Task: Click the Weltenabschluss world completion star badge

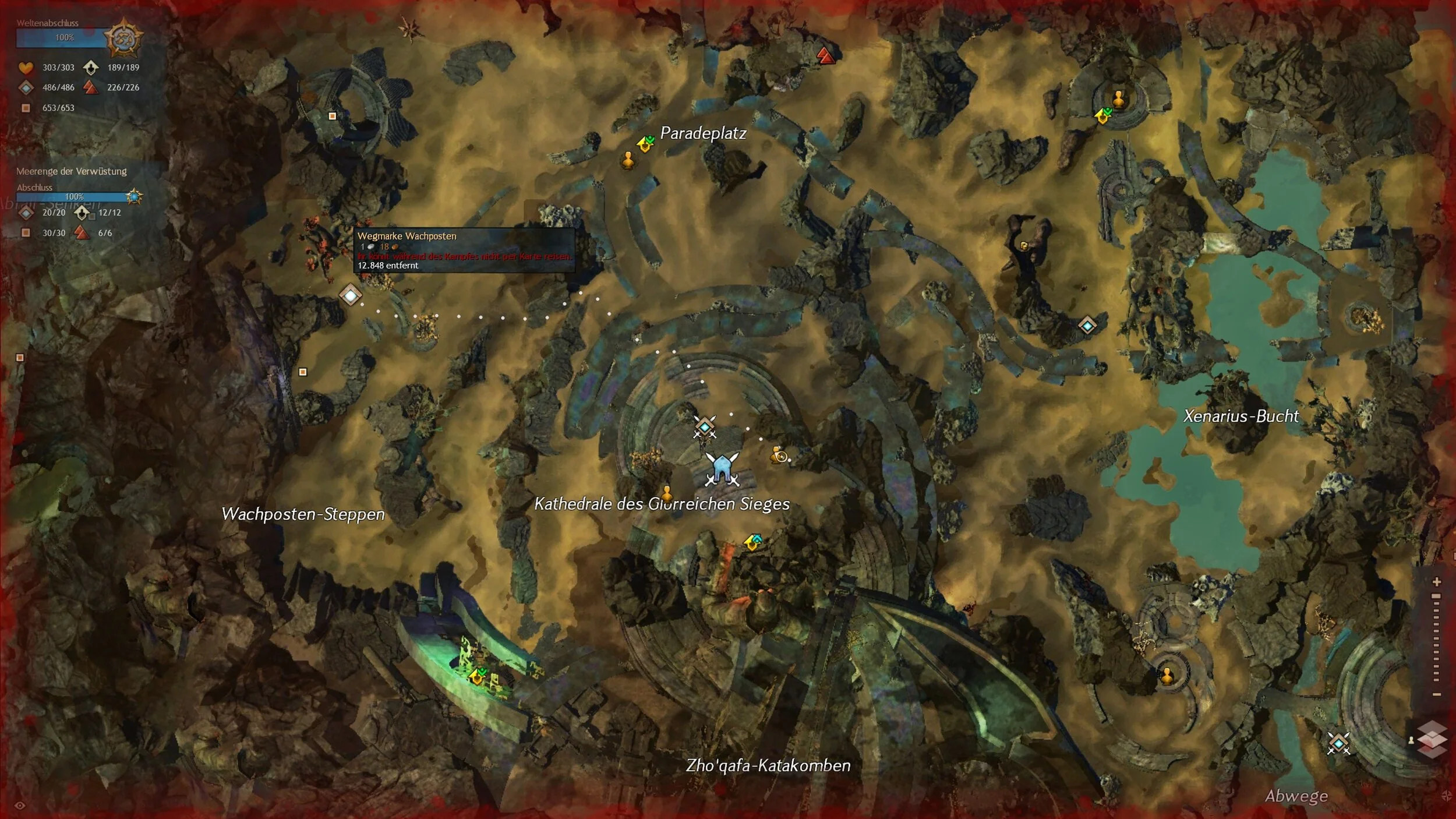Action: (x=123, y=38)
